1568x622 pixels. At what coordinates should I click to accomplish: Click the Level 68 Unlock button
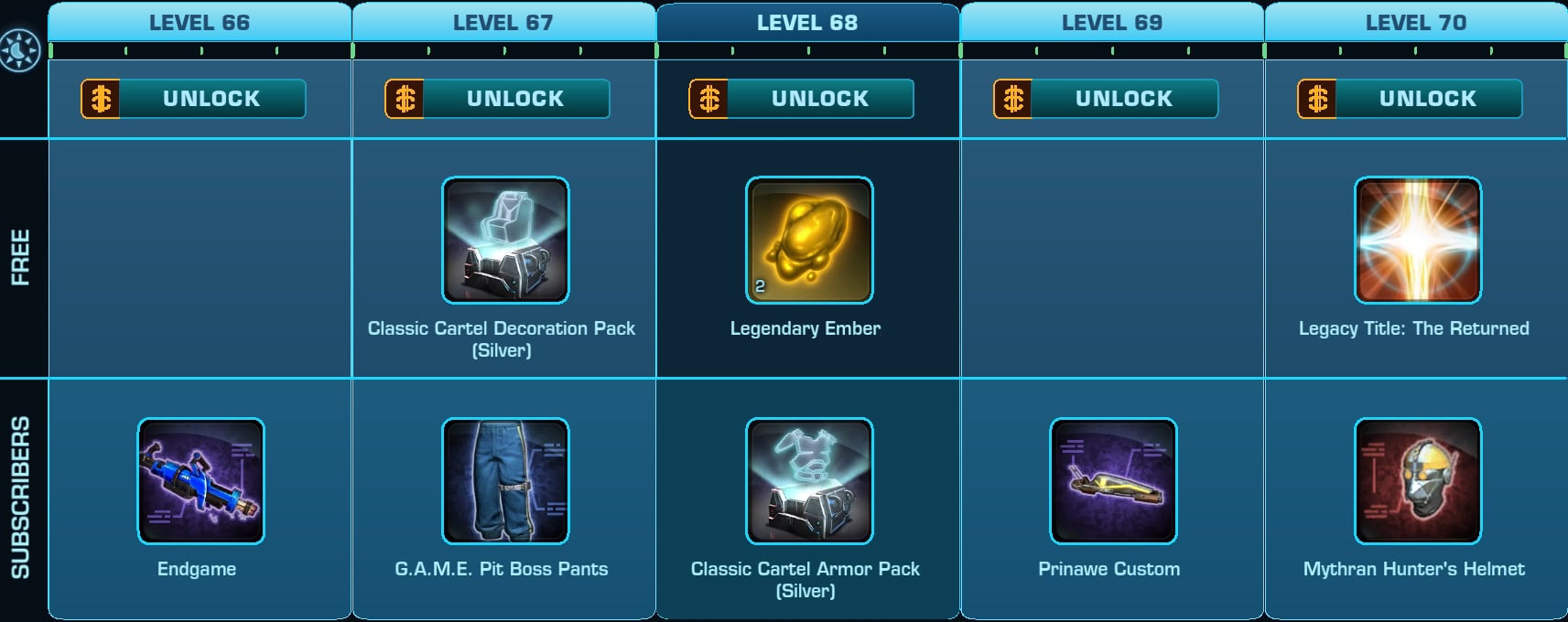pos(802,99)
